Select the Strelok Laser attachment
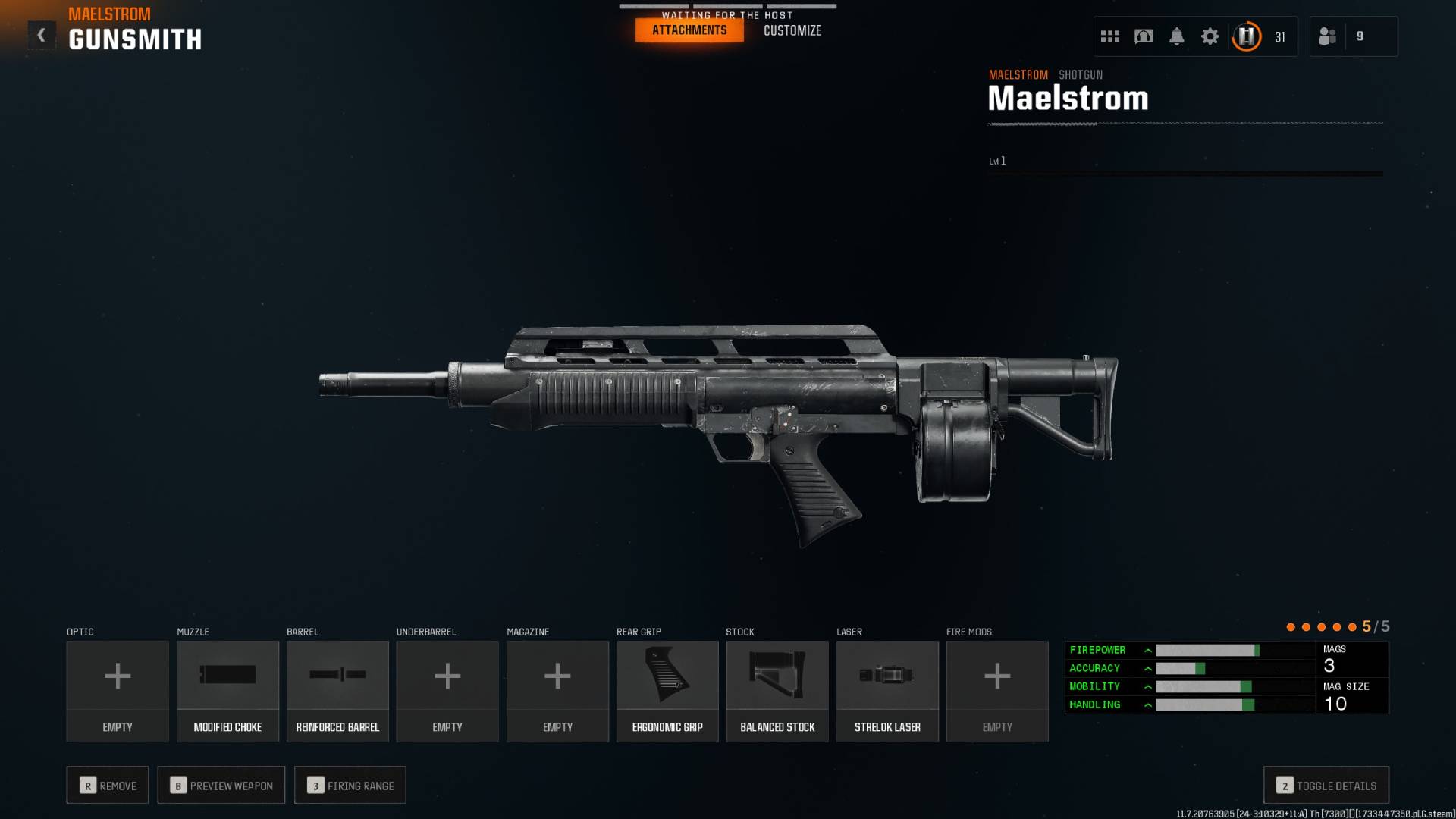Viewport: 1456px width, 819px height. click(x=887, y=690)
